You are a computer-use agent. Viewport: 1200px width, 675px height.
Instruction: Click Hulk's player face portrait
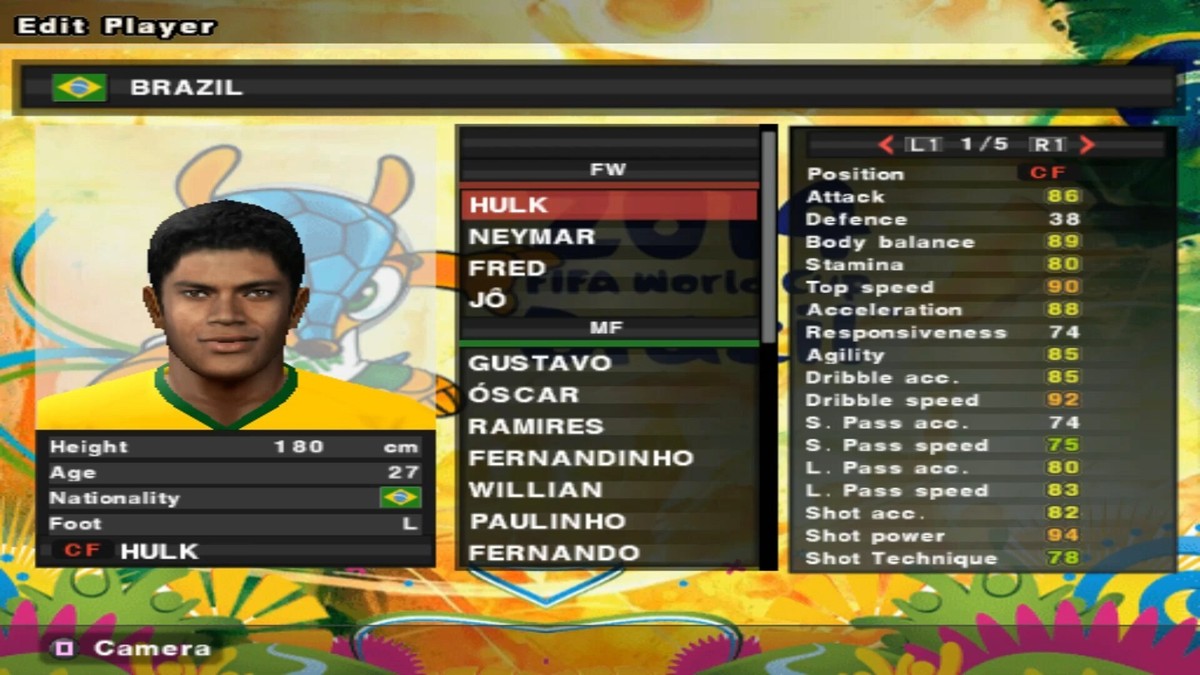pyautogui.click(x=226, y=300)
